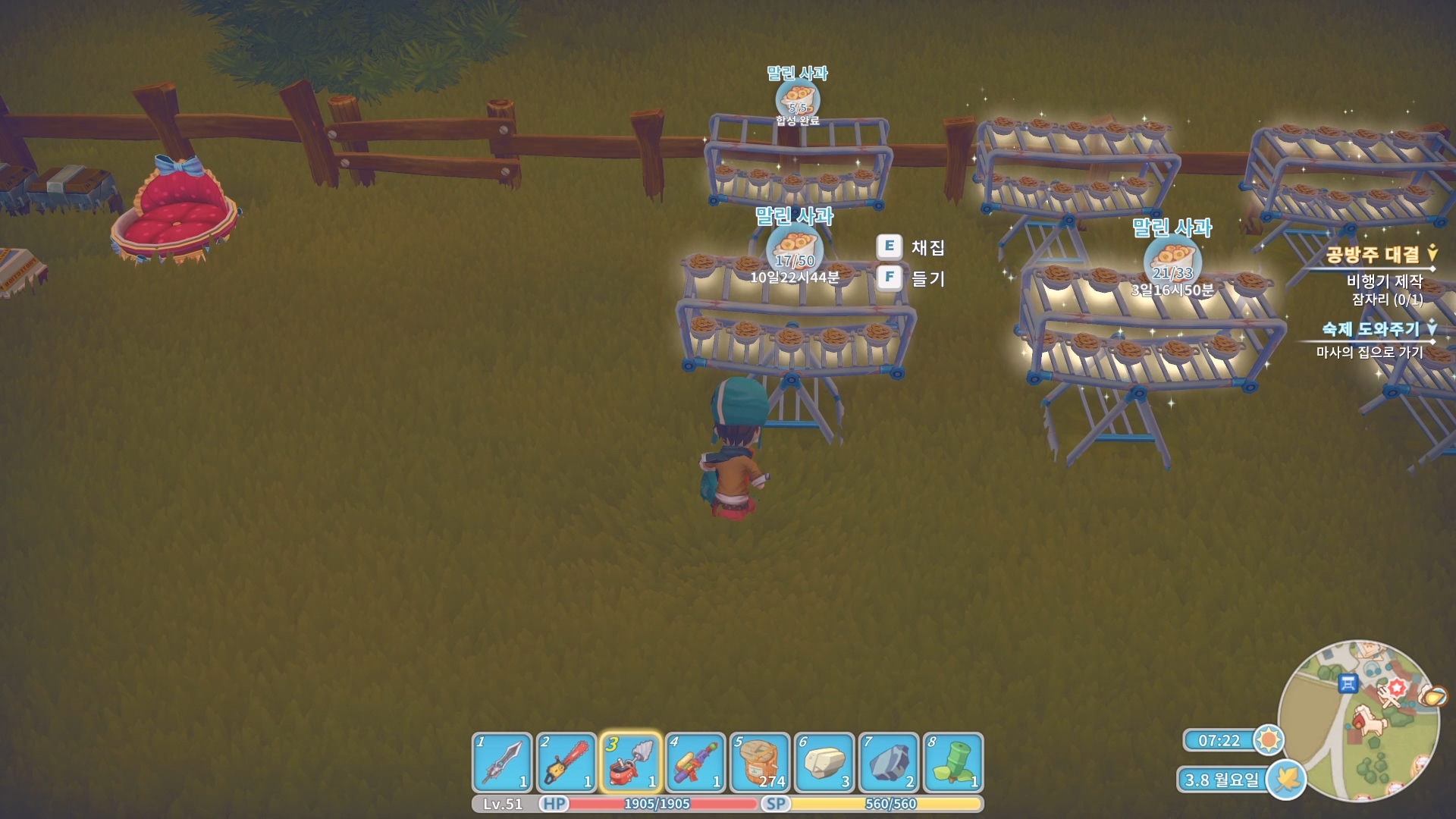Click the sun weather icon
The image size is (1456, 819).
pos(1268,739)
